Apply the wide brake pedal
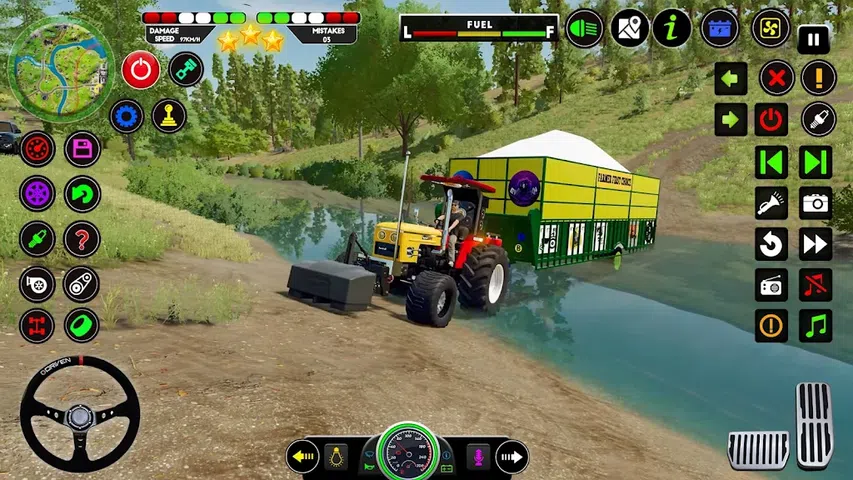This screenshot has width=853, height=480. pos(758,450)
